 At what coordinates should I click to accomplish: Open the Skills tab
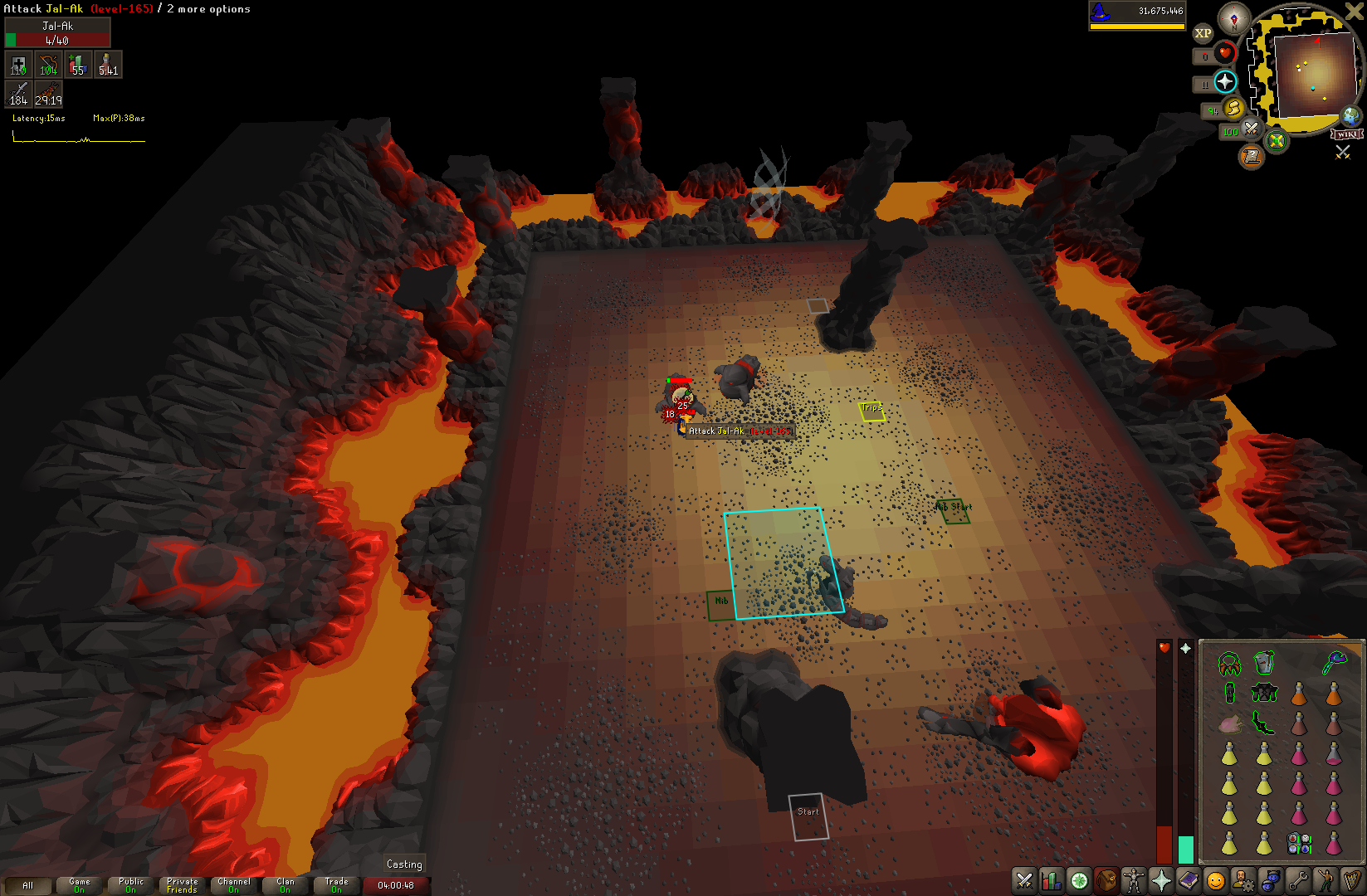click(x=1052, y=880)
